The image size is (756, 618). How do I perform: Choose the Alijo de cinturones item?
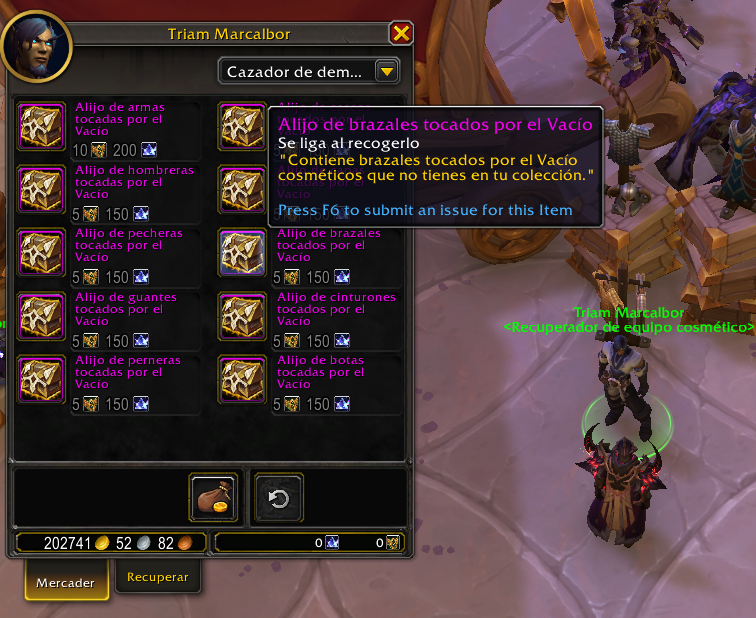[x=243, y=315]
